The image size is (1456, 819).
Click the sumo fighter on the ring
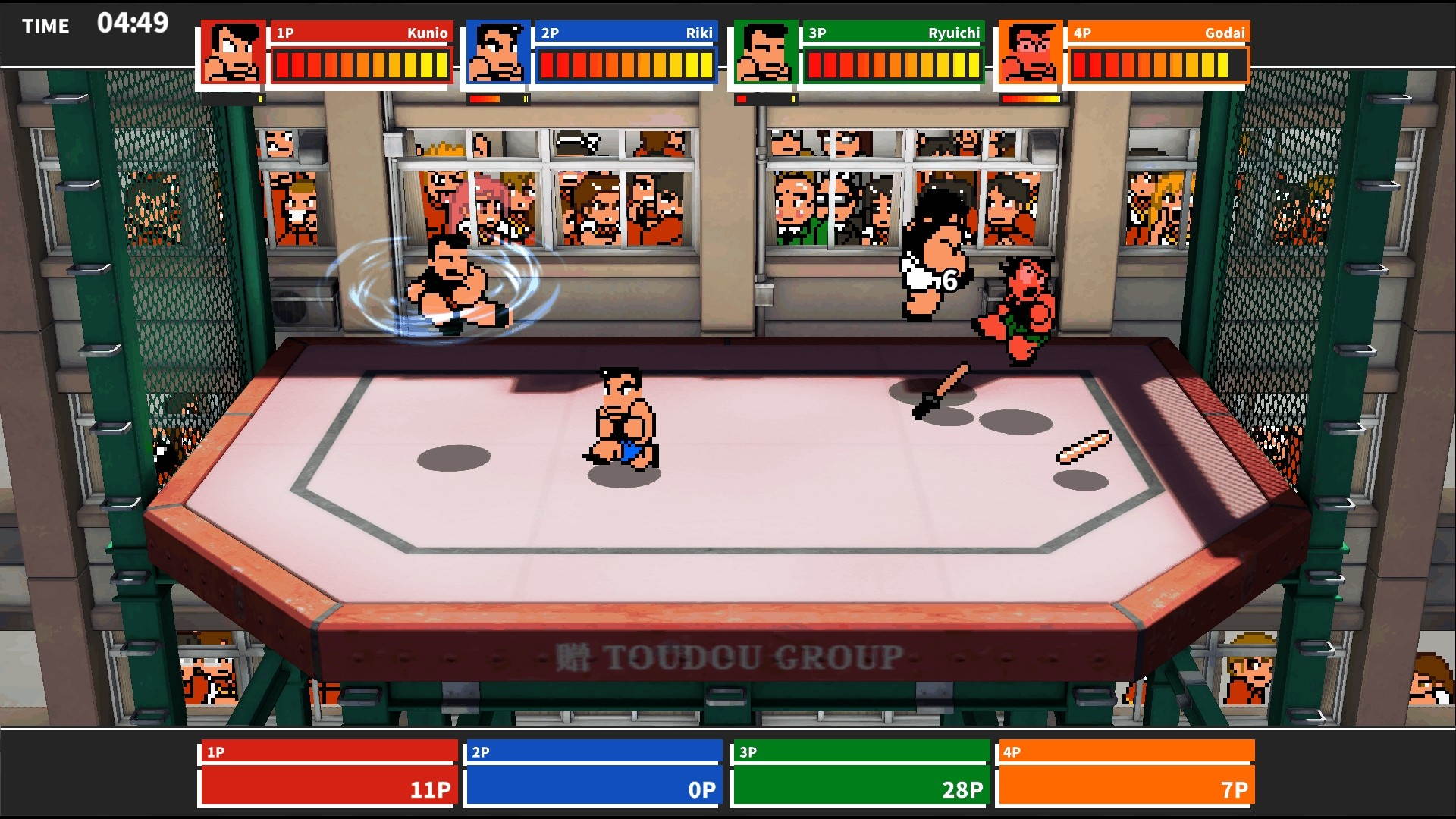click(x=622, y=413)
